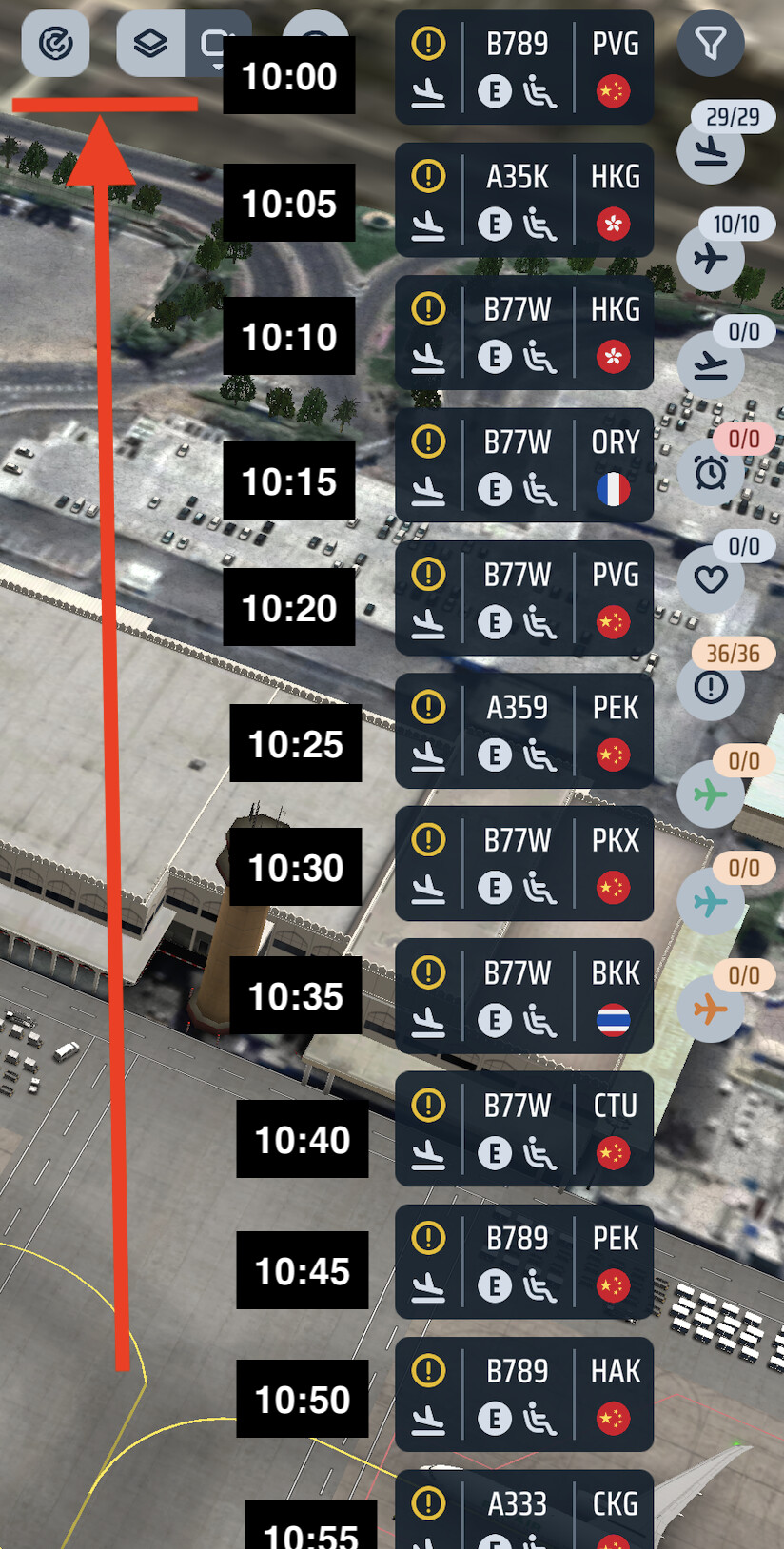Image resolution: width=784 pixels, height=1549 pixels.
Task: Toggle the warning filter showing 36/36
Action: [711, 687]
